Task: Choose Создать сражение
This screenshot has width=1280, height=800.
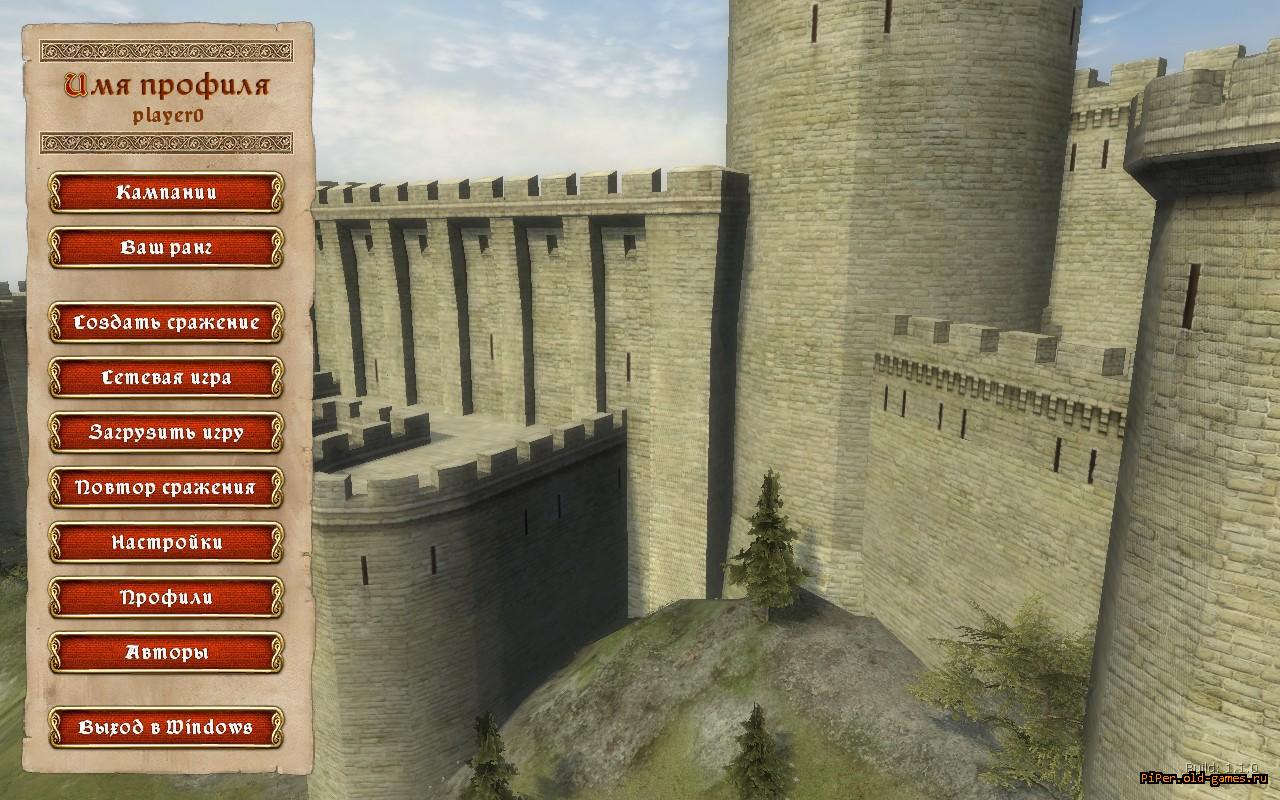Action: (x=166, y=322)
